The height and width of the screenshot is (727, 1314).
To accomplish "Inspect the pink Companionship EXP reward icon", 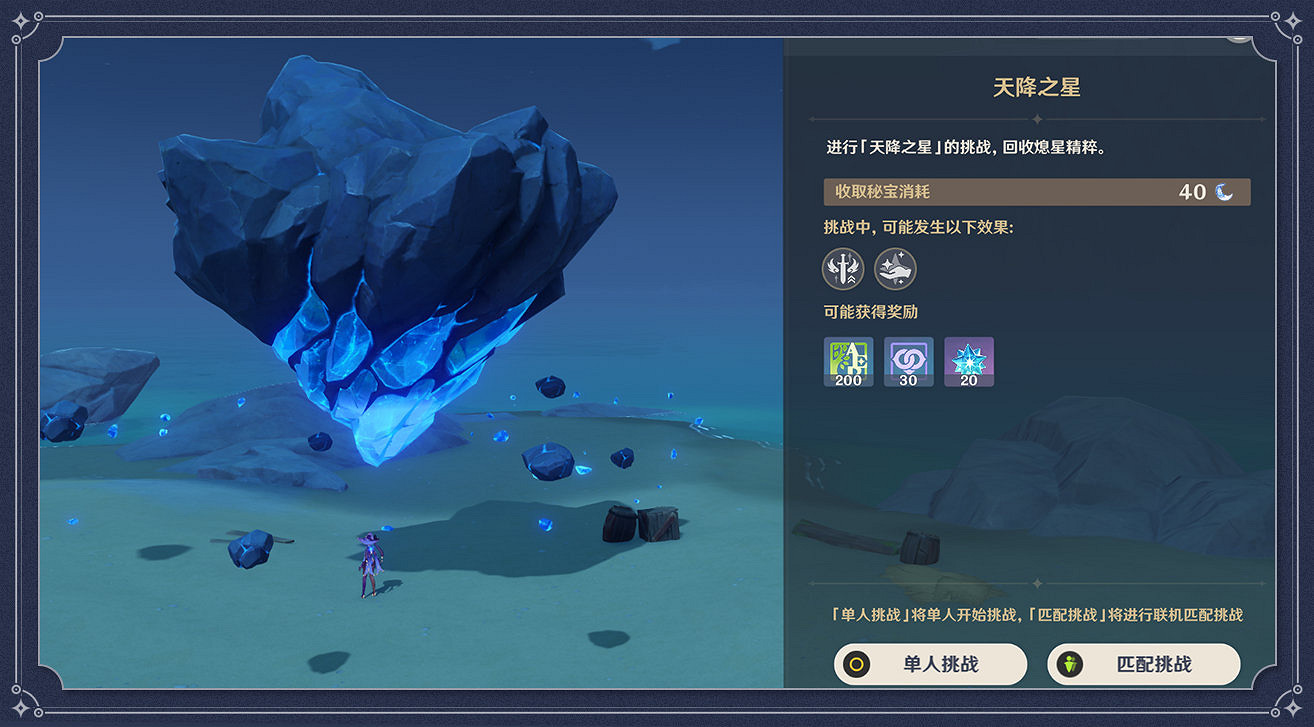I will point(908,361).
